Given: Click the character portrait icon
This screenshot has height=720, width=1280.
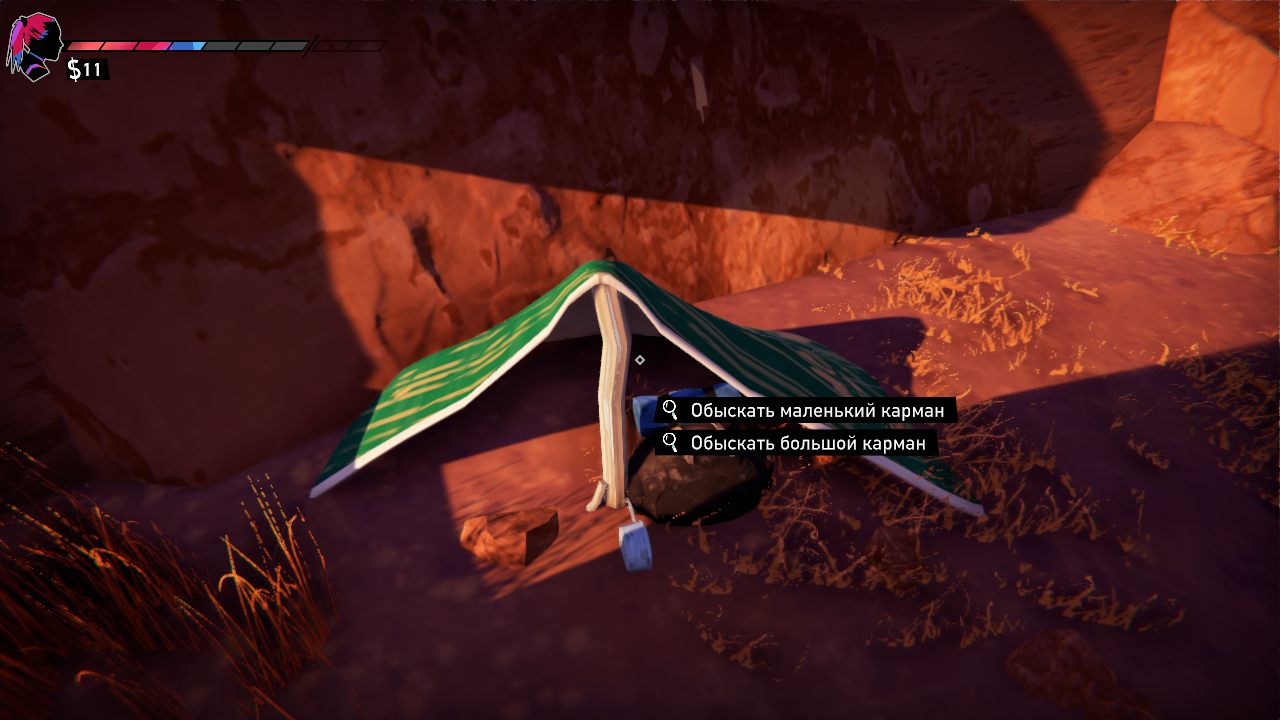Looking at the screenshot, I should point(34,47).
